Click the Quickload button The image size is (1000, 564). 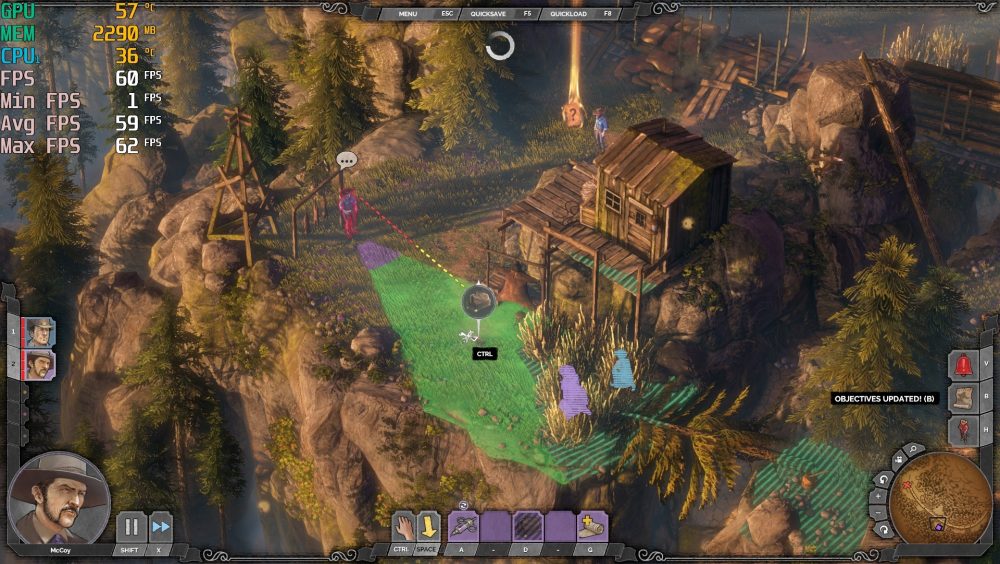pos(568,15)
